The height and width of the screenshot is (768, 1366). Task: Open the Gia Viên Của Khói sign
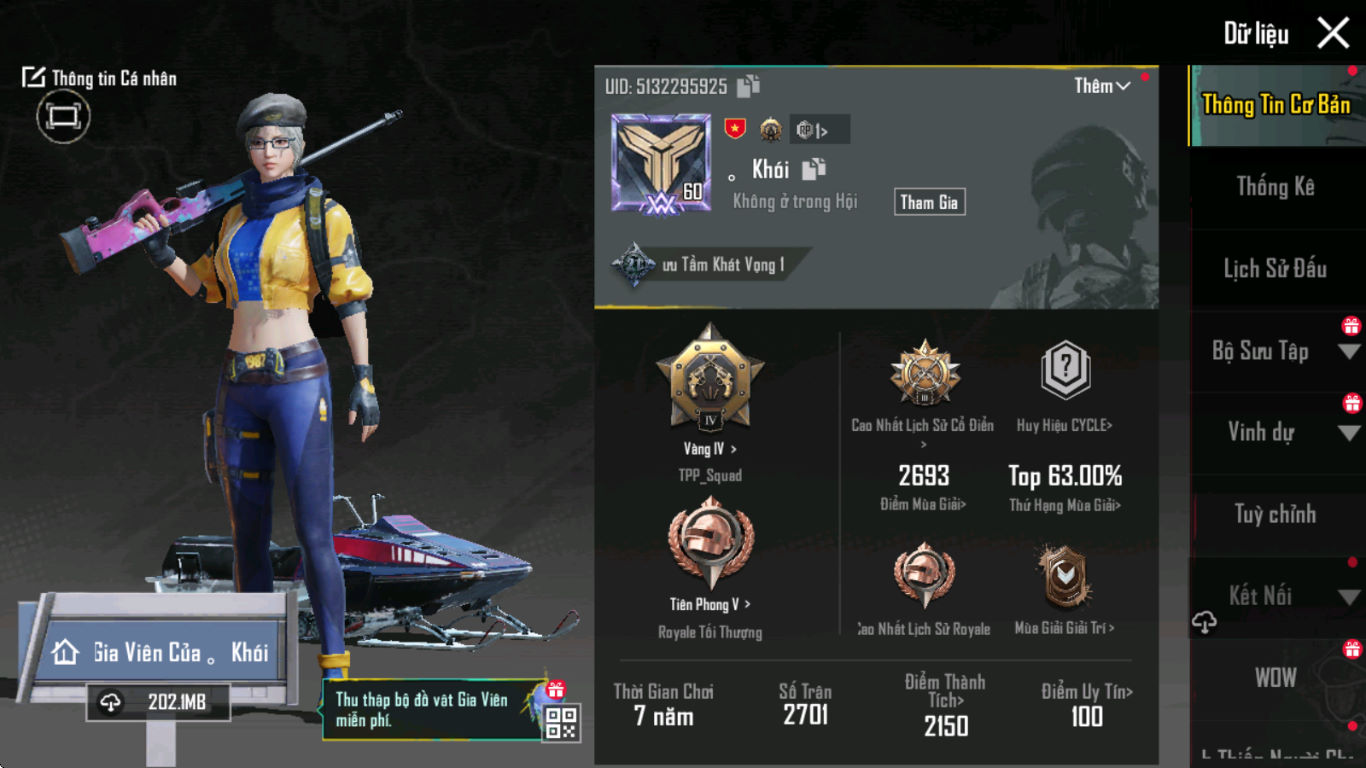click(160, 653)
